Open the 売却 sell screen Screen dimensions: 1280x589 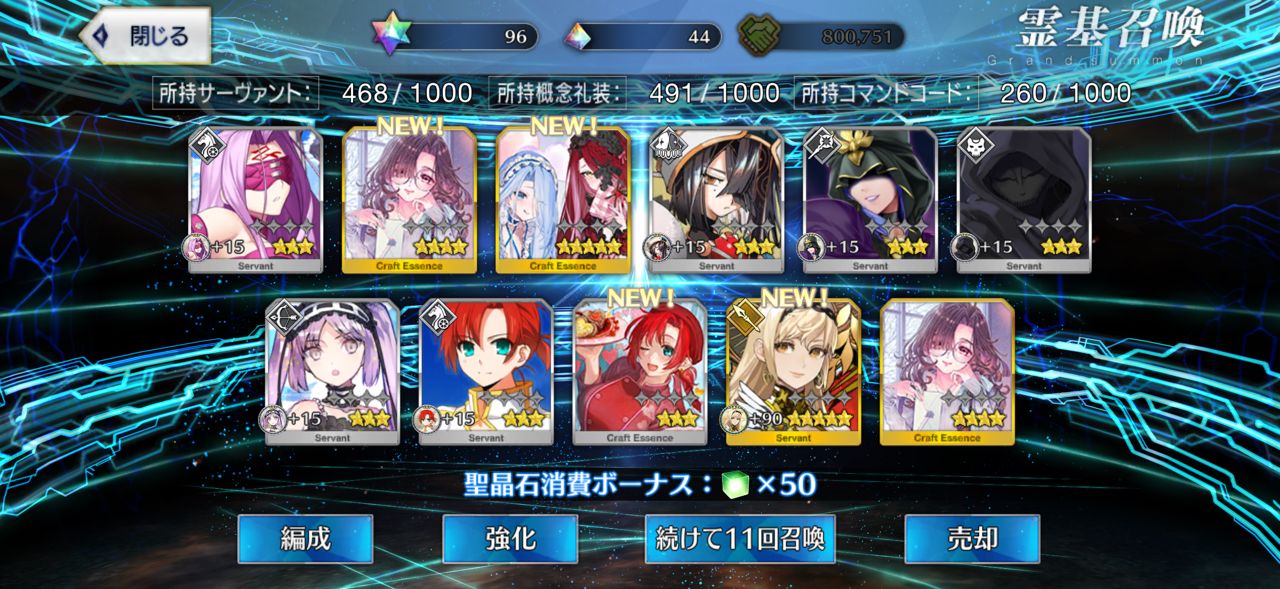coord(972,539)
